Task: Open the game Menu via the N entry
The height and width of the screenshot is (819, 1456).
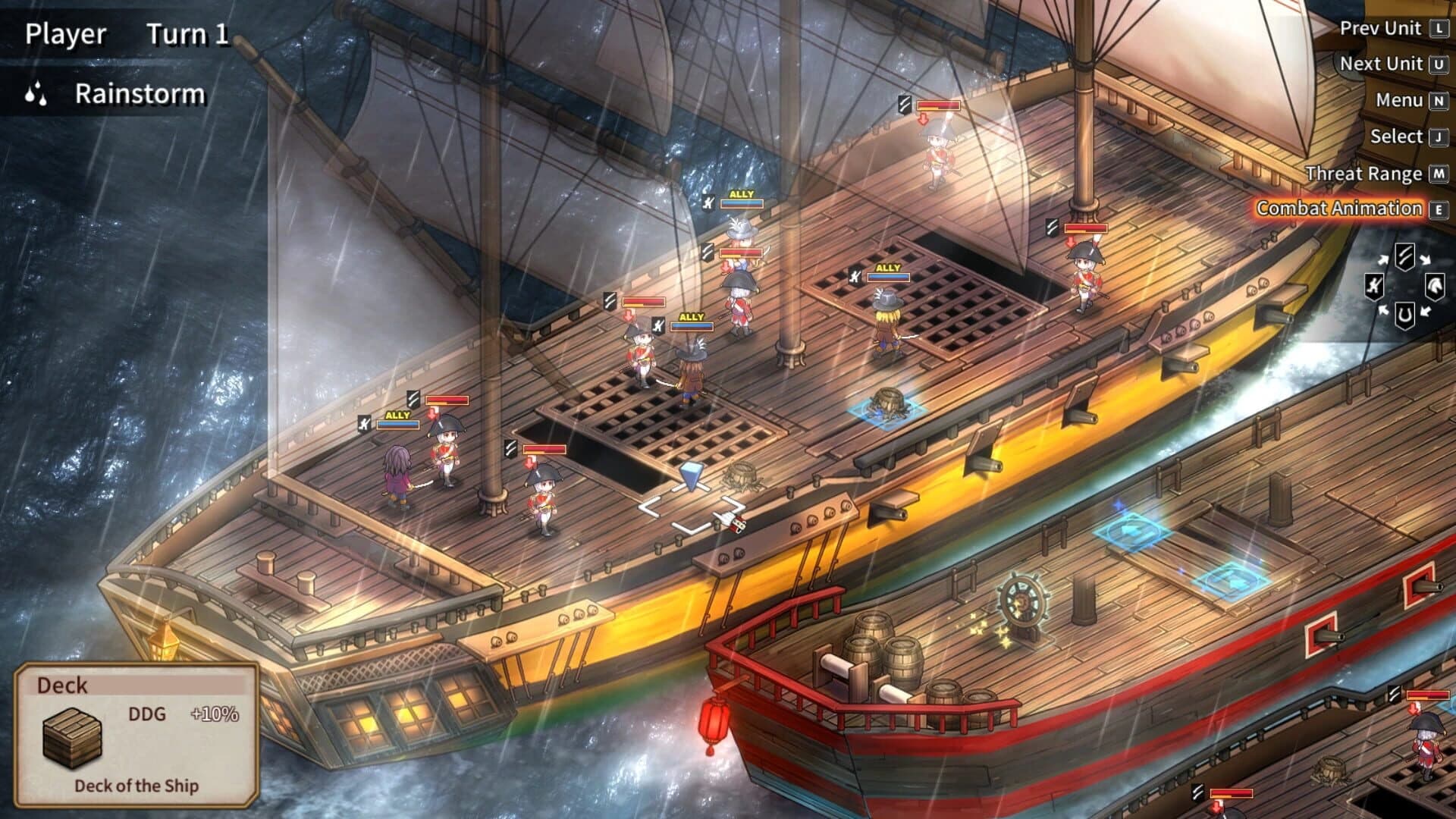Action: [1400, 100]
